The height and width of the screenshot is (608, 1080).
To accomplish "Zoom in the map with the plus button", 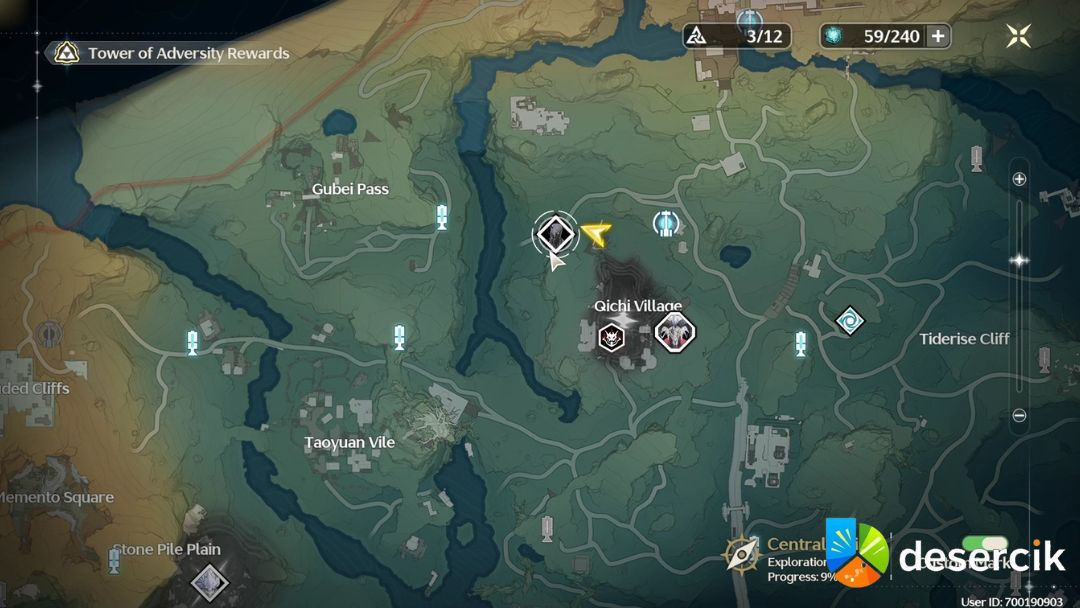I will coord(1019,179).
